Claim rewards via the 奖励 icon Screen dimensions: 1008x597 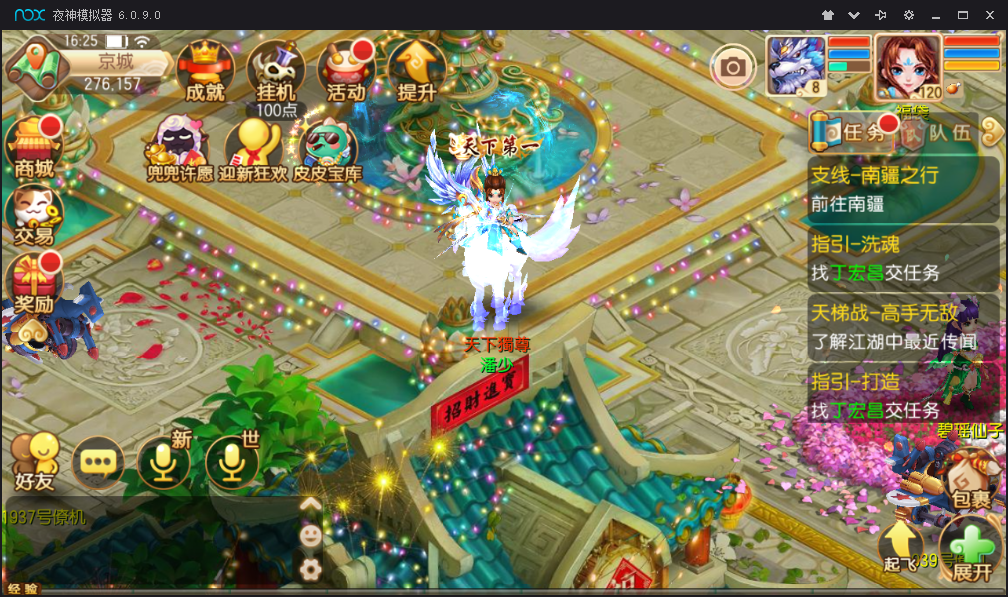tap(34, 282)
